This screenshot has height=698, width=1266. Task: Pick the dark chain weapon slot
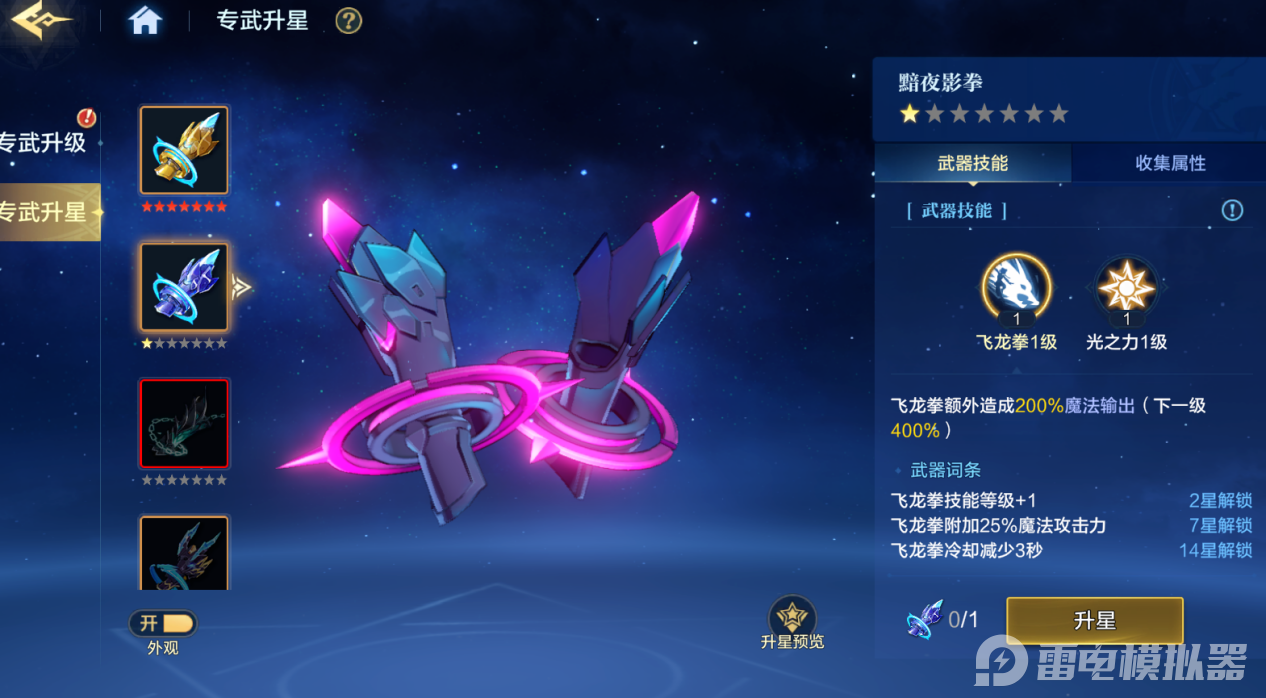pyautogui.click(x=184, y=423)
